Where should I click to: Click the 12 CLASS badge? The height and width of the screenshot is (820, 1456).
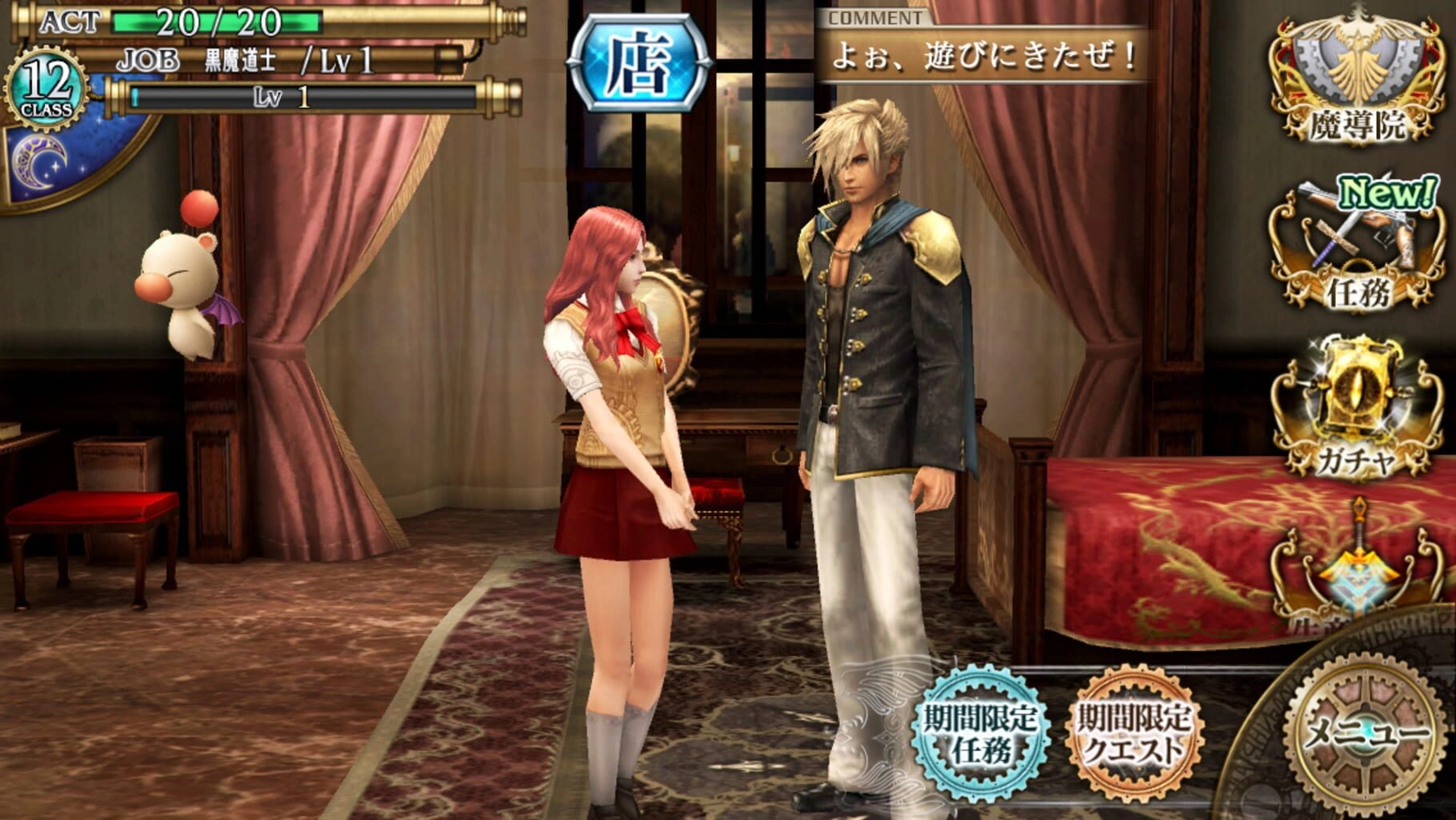[46, 90]
